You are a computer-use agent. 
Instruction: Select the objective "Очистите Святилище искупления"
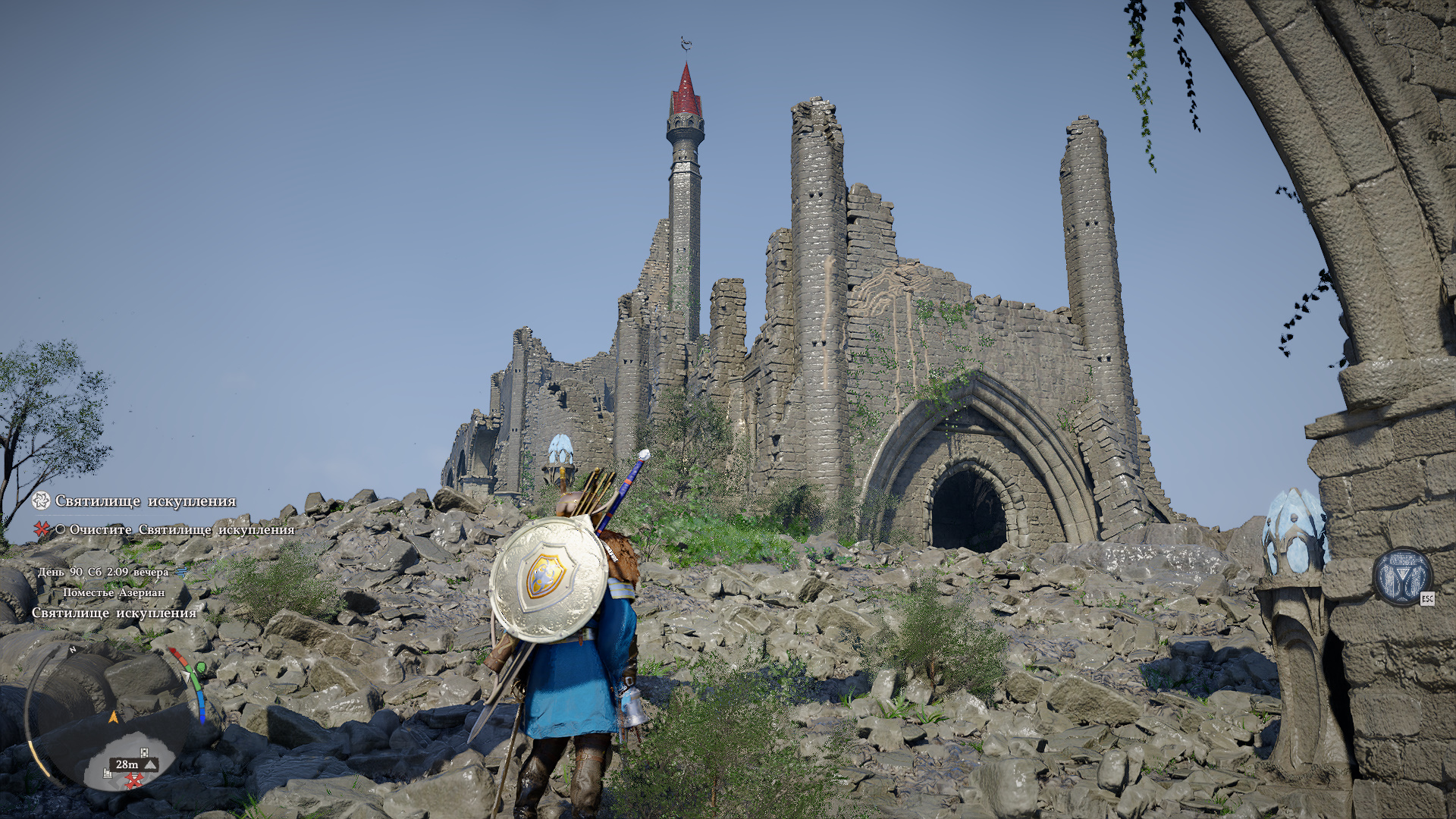click(181, 529)
